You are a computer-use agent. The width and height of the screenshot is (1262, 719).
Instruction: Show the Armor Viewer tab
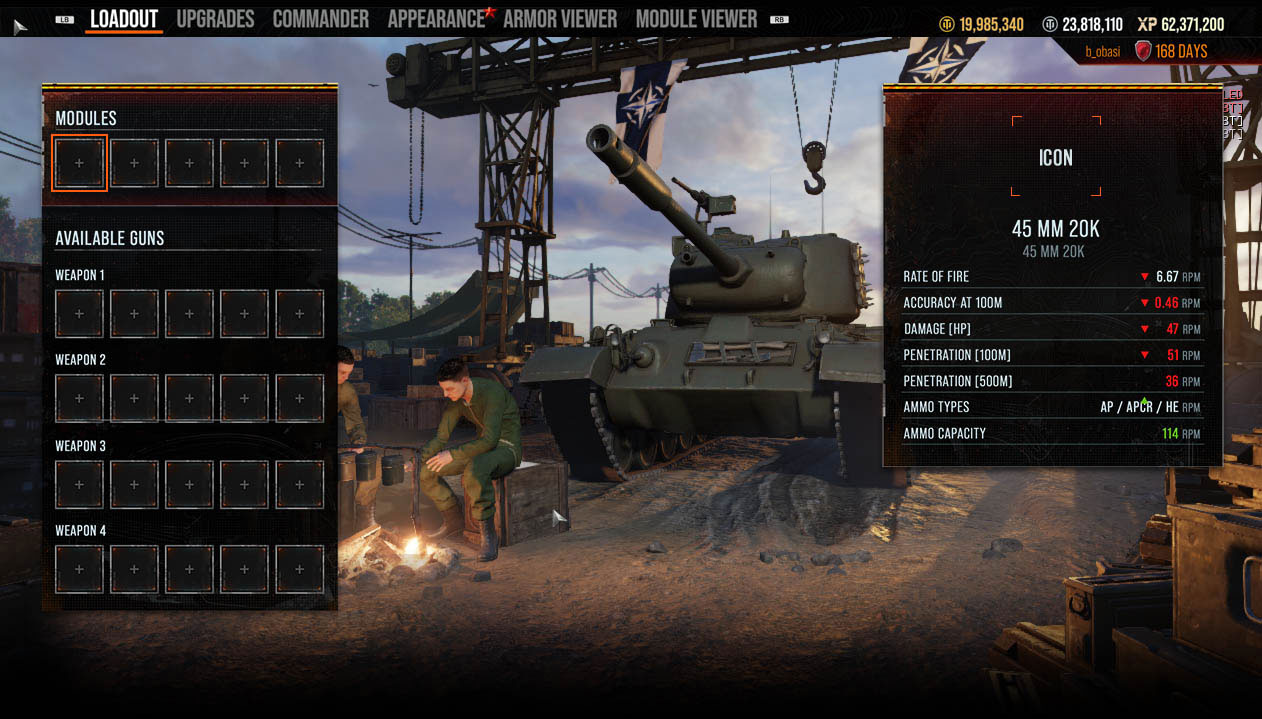pos(560,19)
